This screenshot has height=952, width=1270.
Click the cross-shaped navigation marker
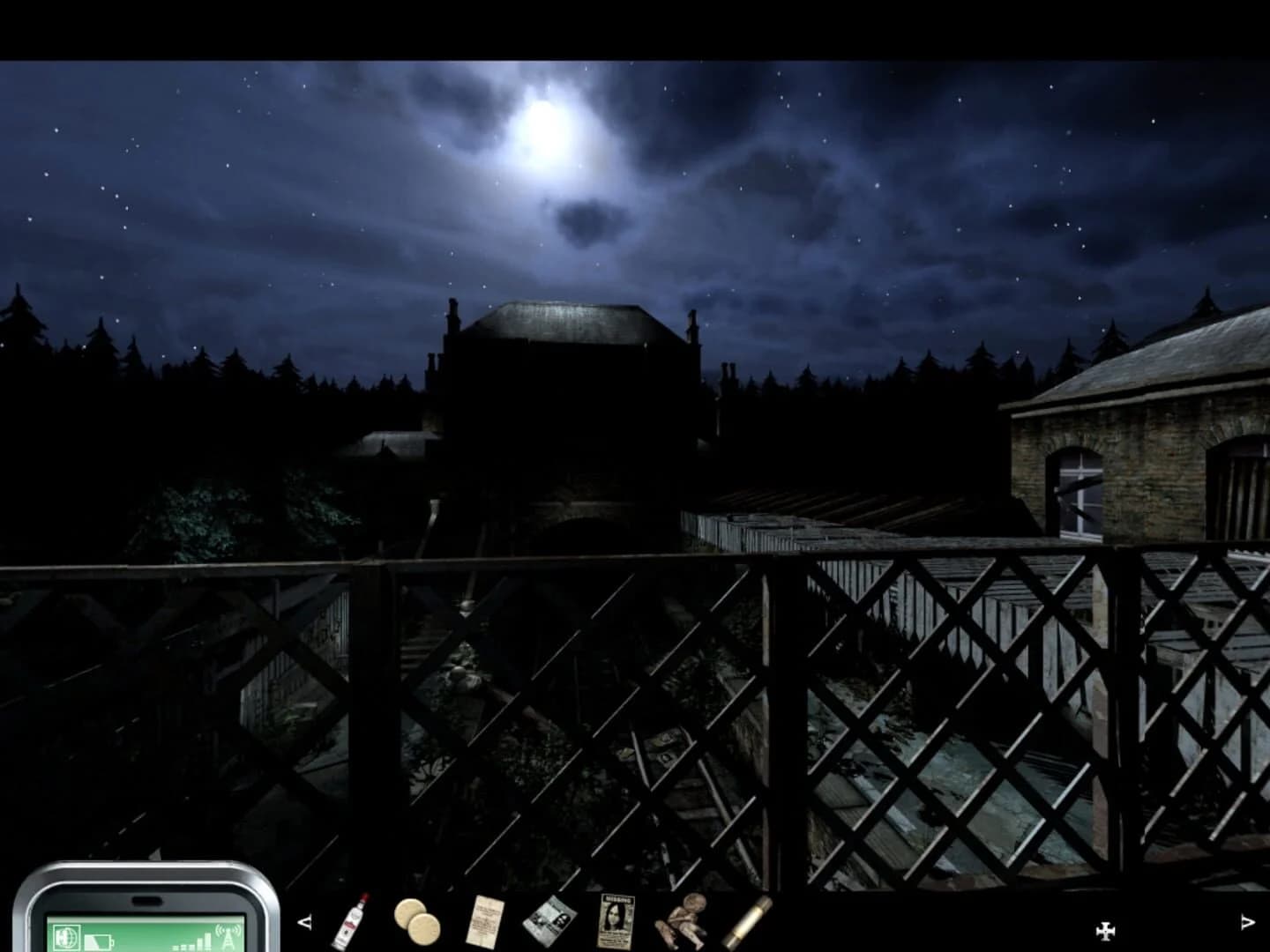1105,930
